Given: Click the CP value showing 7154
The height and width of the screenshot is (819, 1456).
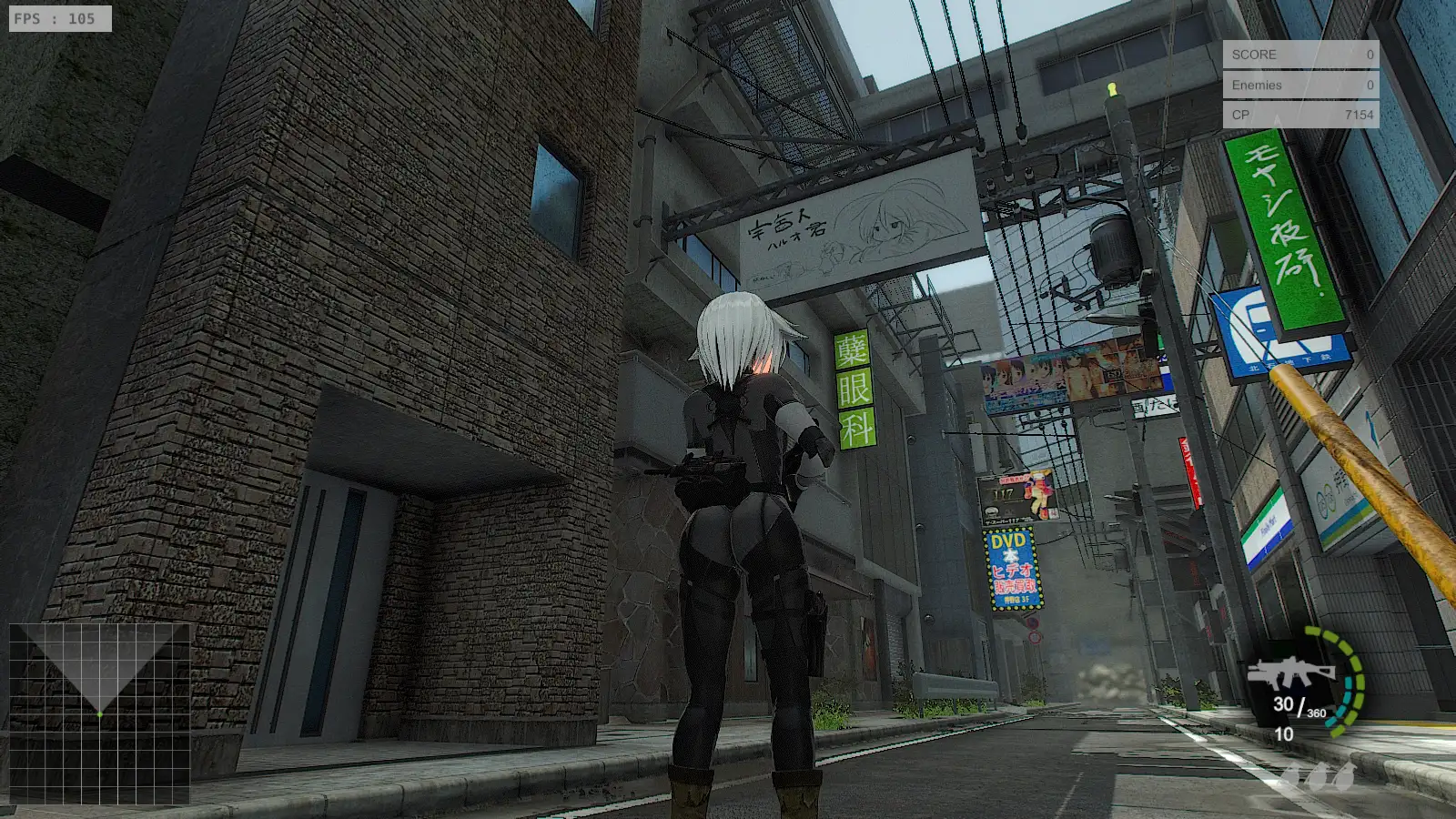Looking at the screenshot, I should 1359,116.
